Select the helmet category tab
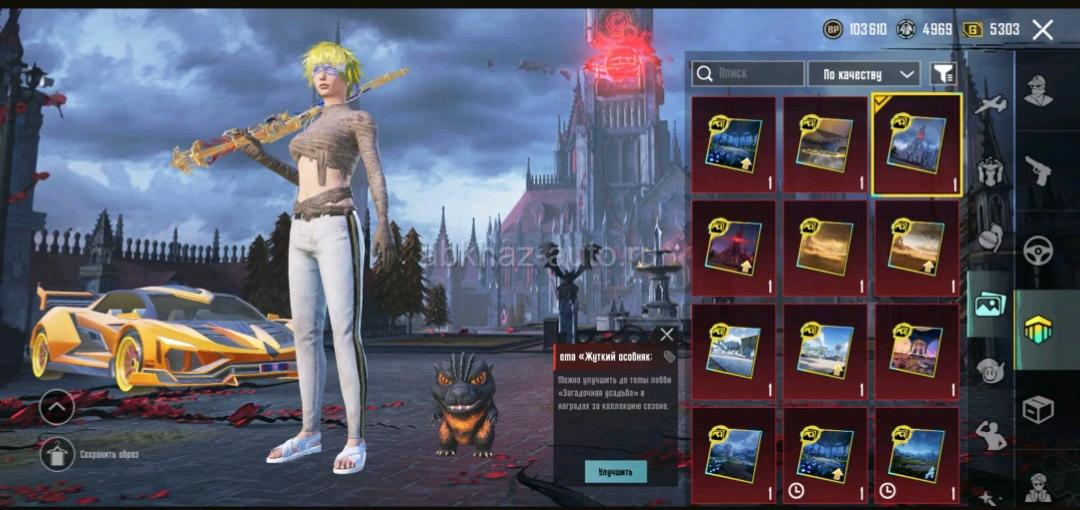Viewport: 1080px width, 510px height. [x=990, y=238]
